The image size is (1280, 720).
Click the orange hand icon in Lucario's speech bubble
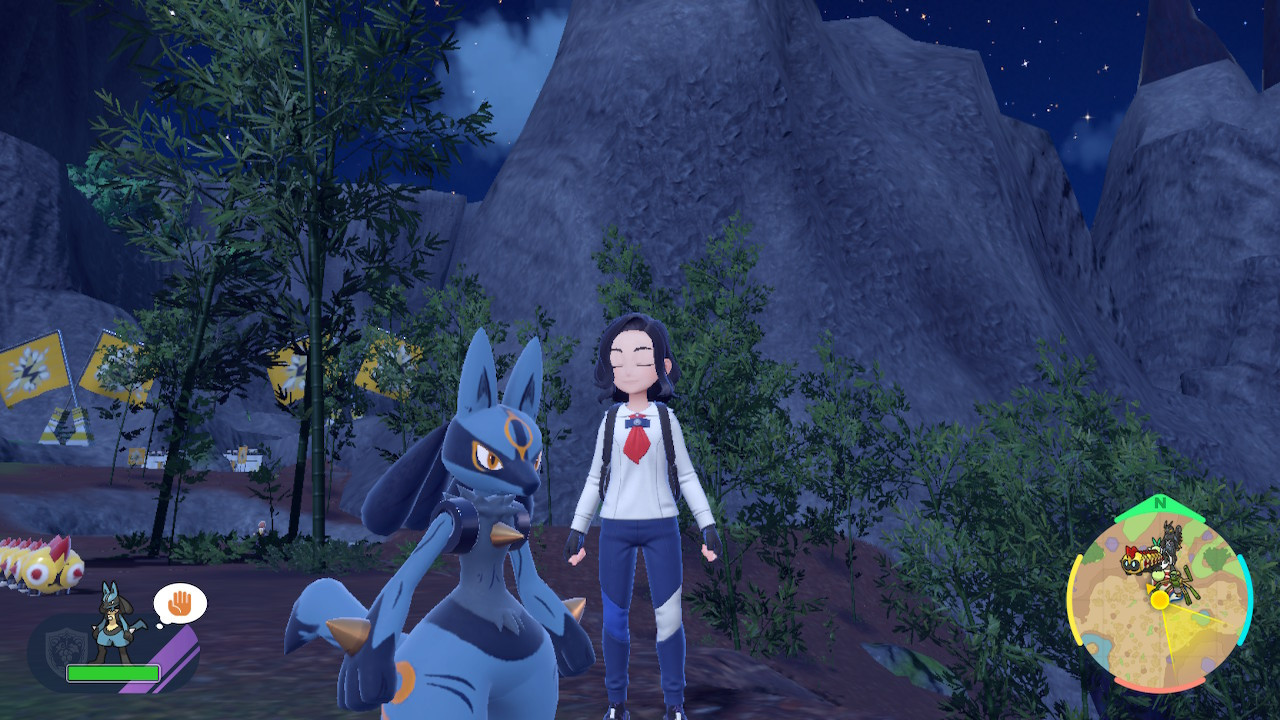tap(180, 602)
